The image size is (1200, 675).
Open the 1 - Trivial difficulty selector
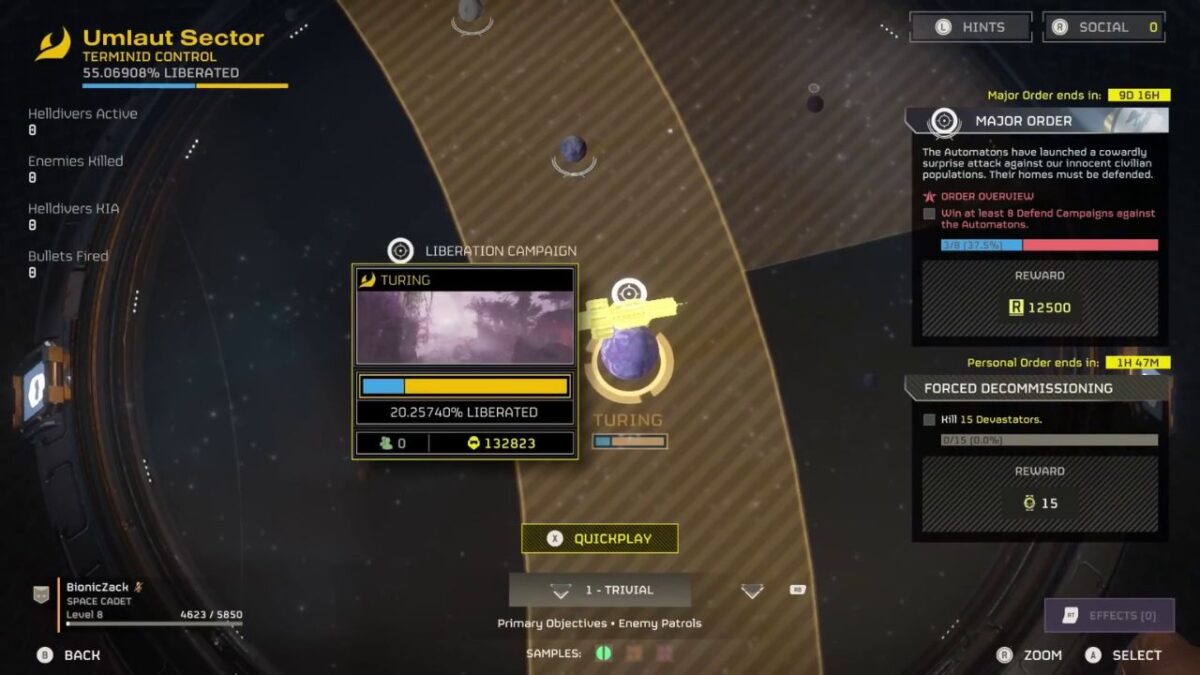point(599,590)
